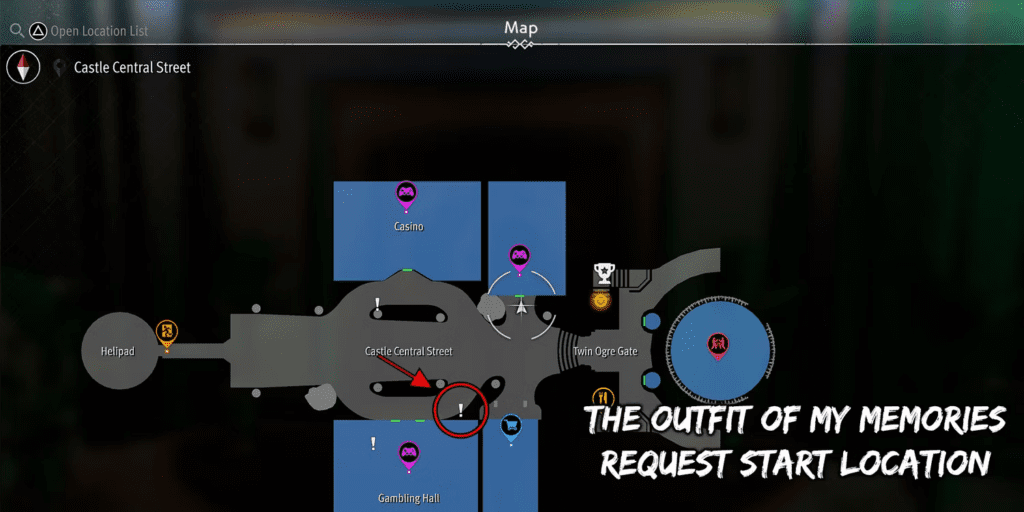Click the exclamation mark inside the red circle
1024x512 pixels.
pyautogui.click(x=460, y=410)
